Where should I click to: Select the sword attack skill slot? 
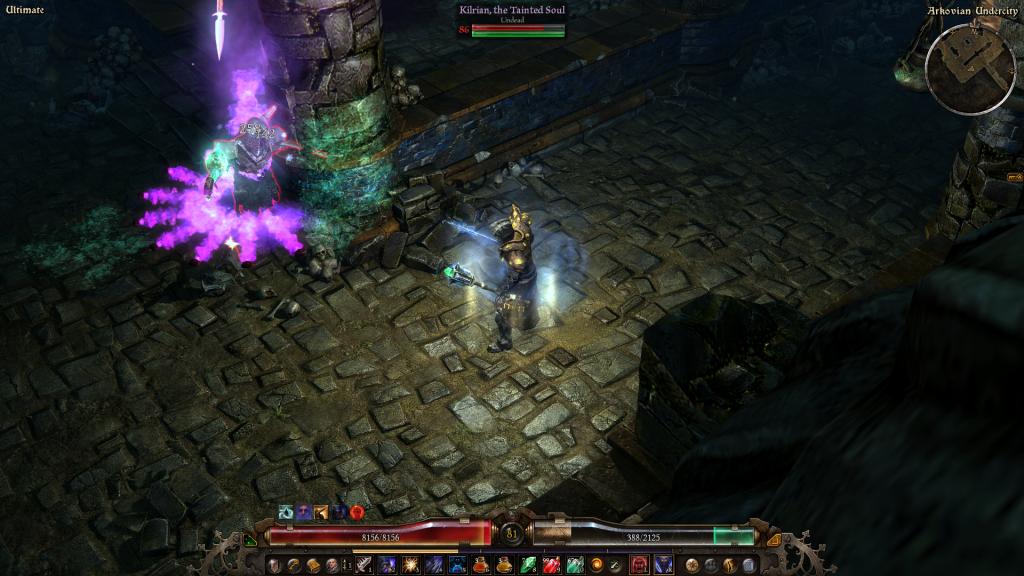(363, 565)
